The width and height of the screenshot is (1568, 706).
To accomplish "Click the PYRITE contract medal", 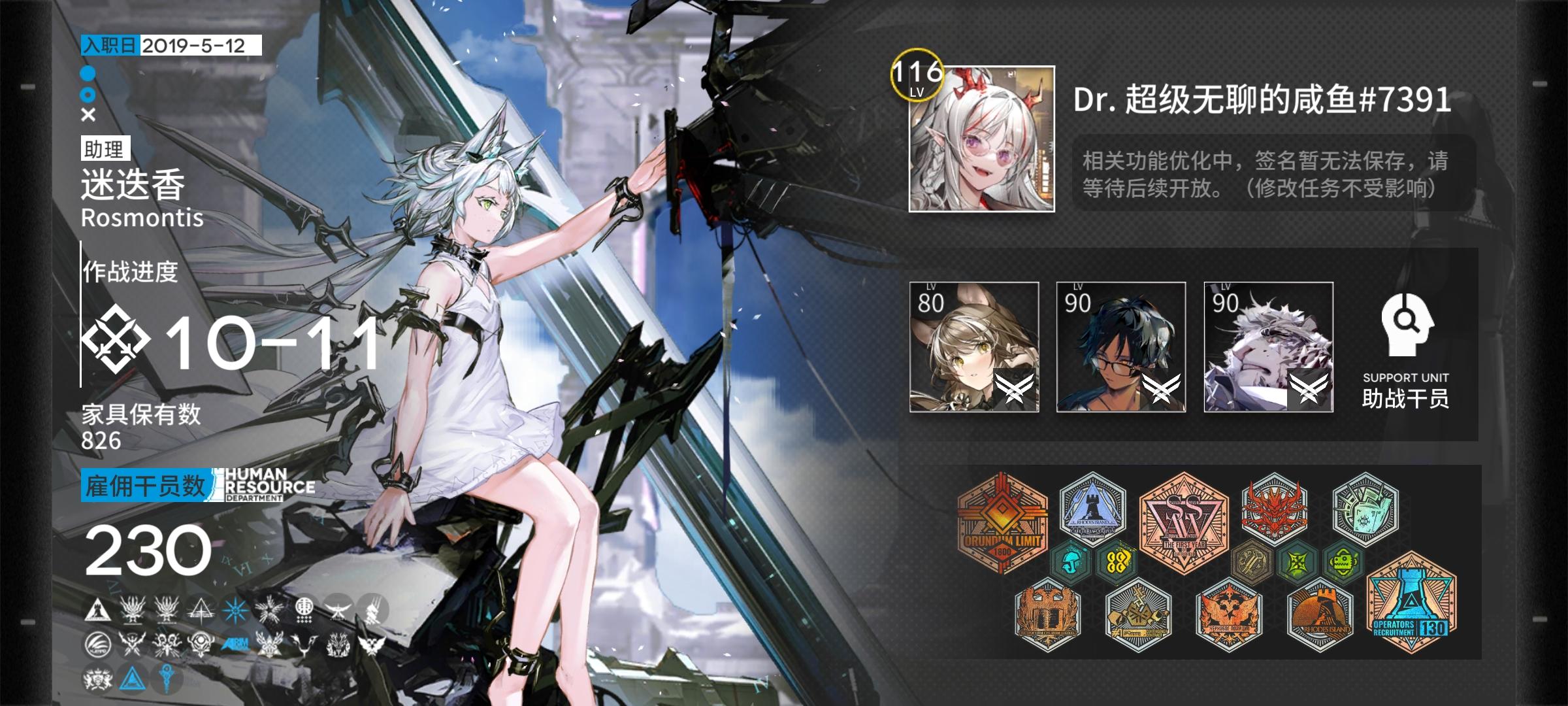I will (1138, 615).
